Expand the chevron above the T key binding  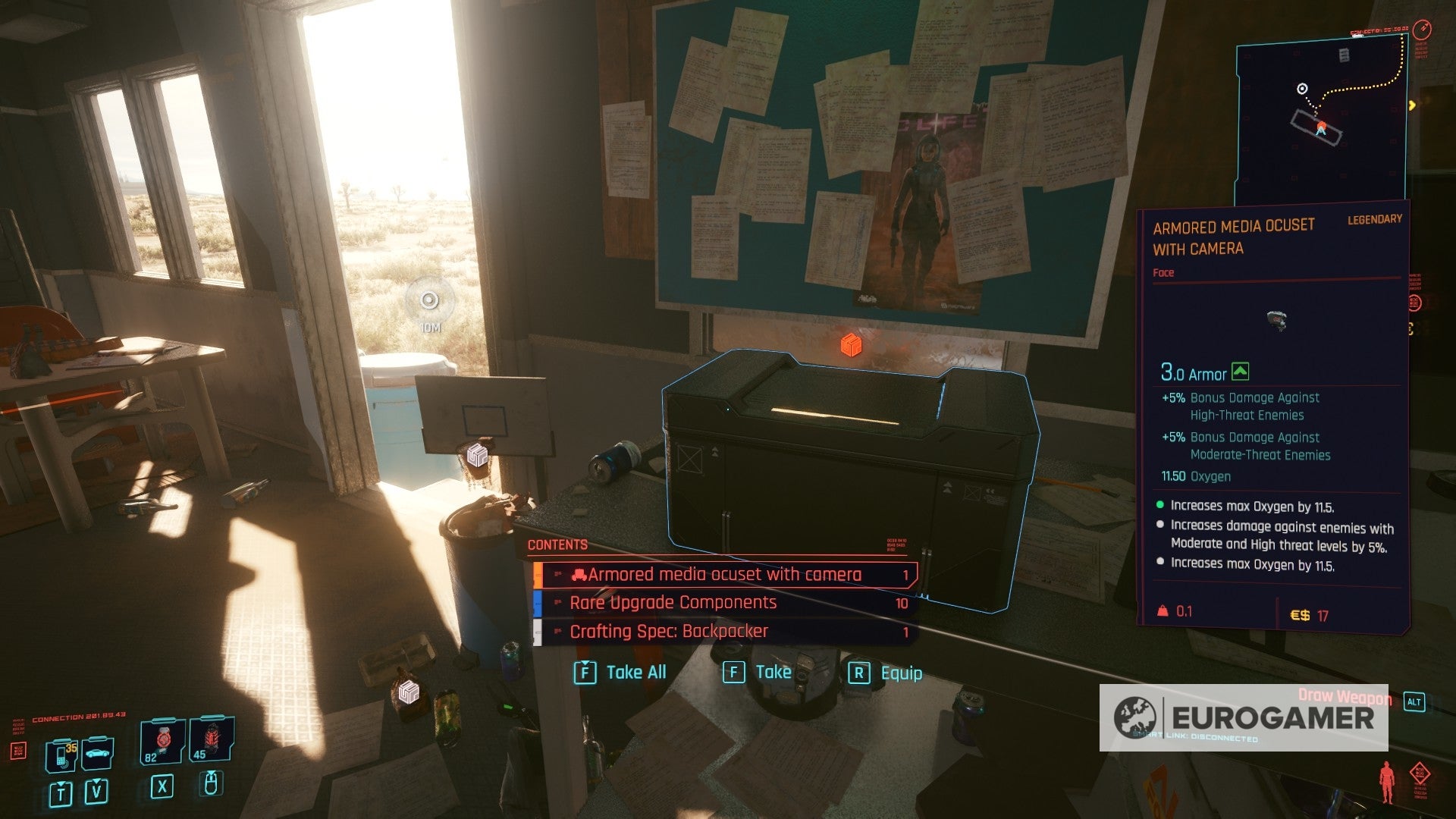[60, 783]
